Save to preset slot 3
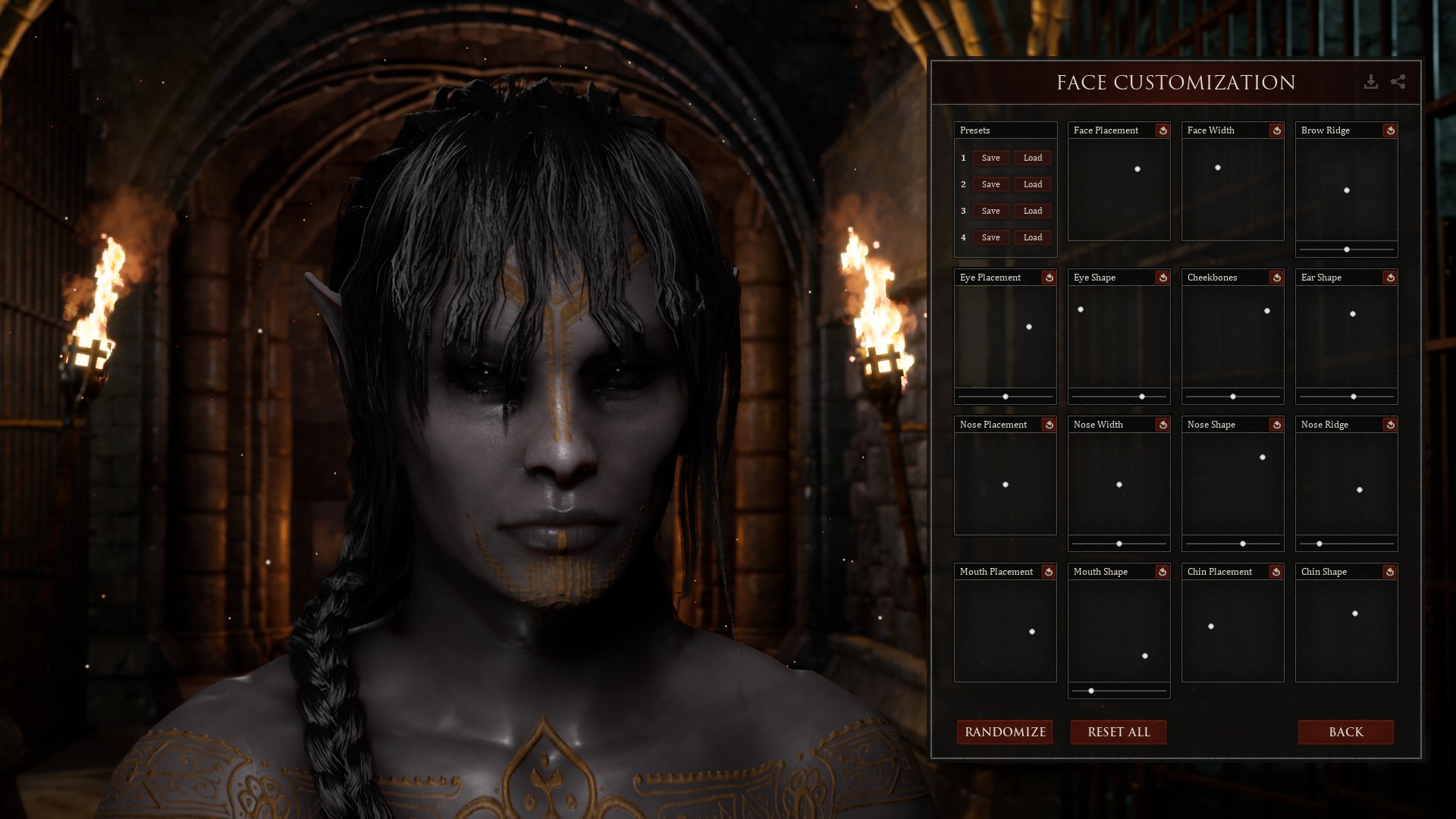The width and height of the screenshot is (1456, 819). [990, 211]
